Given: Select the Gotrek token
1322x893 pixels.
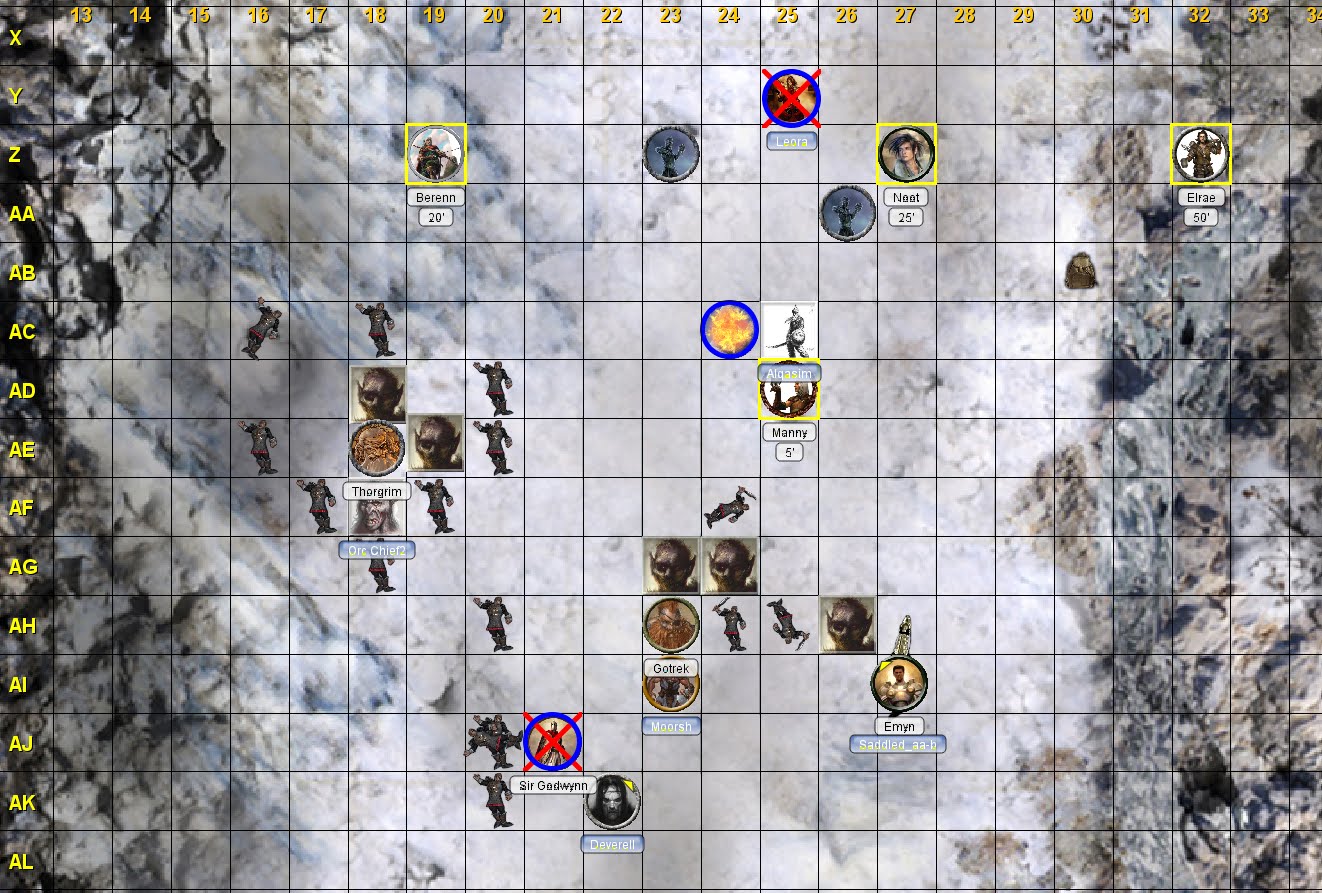Looking at the screenshot, I should [x=671, y=625].
